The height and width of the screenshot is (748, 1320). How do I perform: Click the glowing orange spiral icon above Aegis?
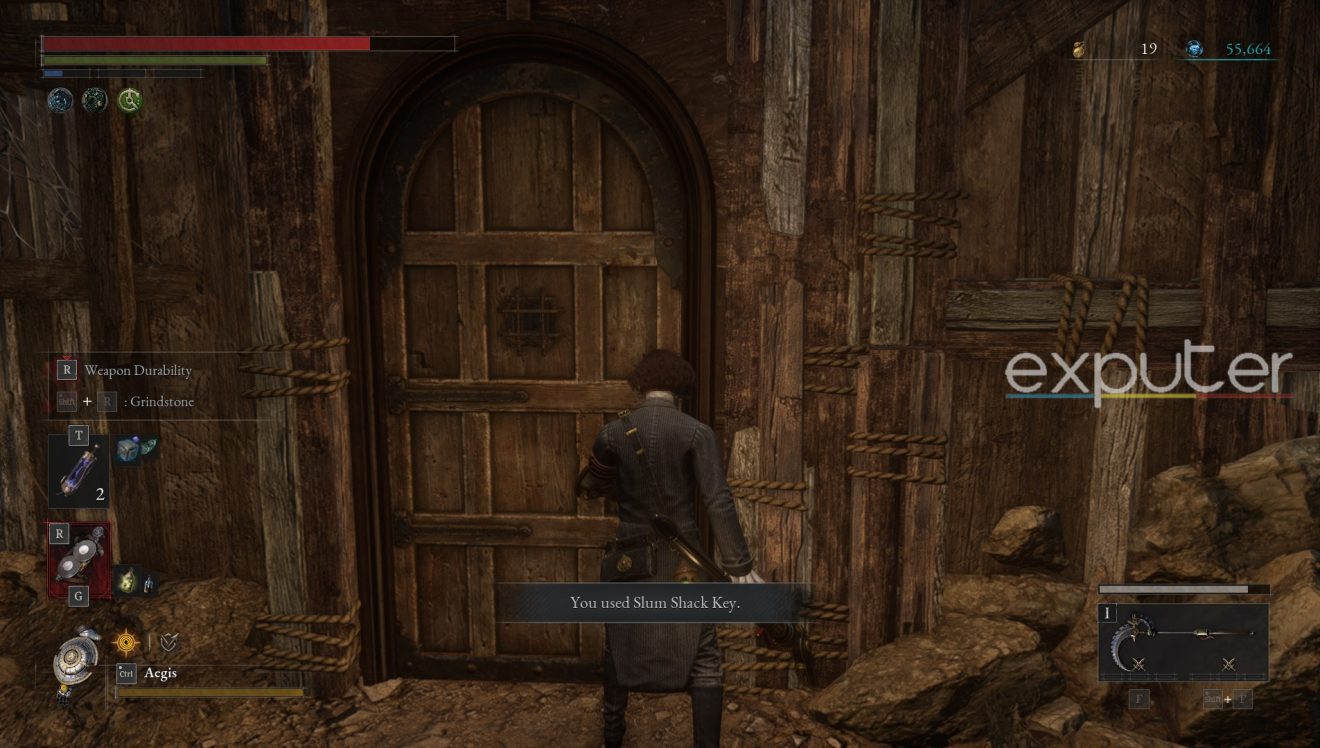coord(126,642)
